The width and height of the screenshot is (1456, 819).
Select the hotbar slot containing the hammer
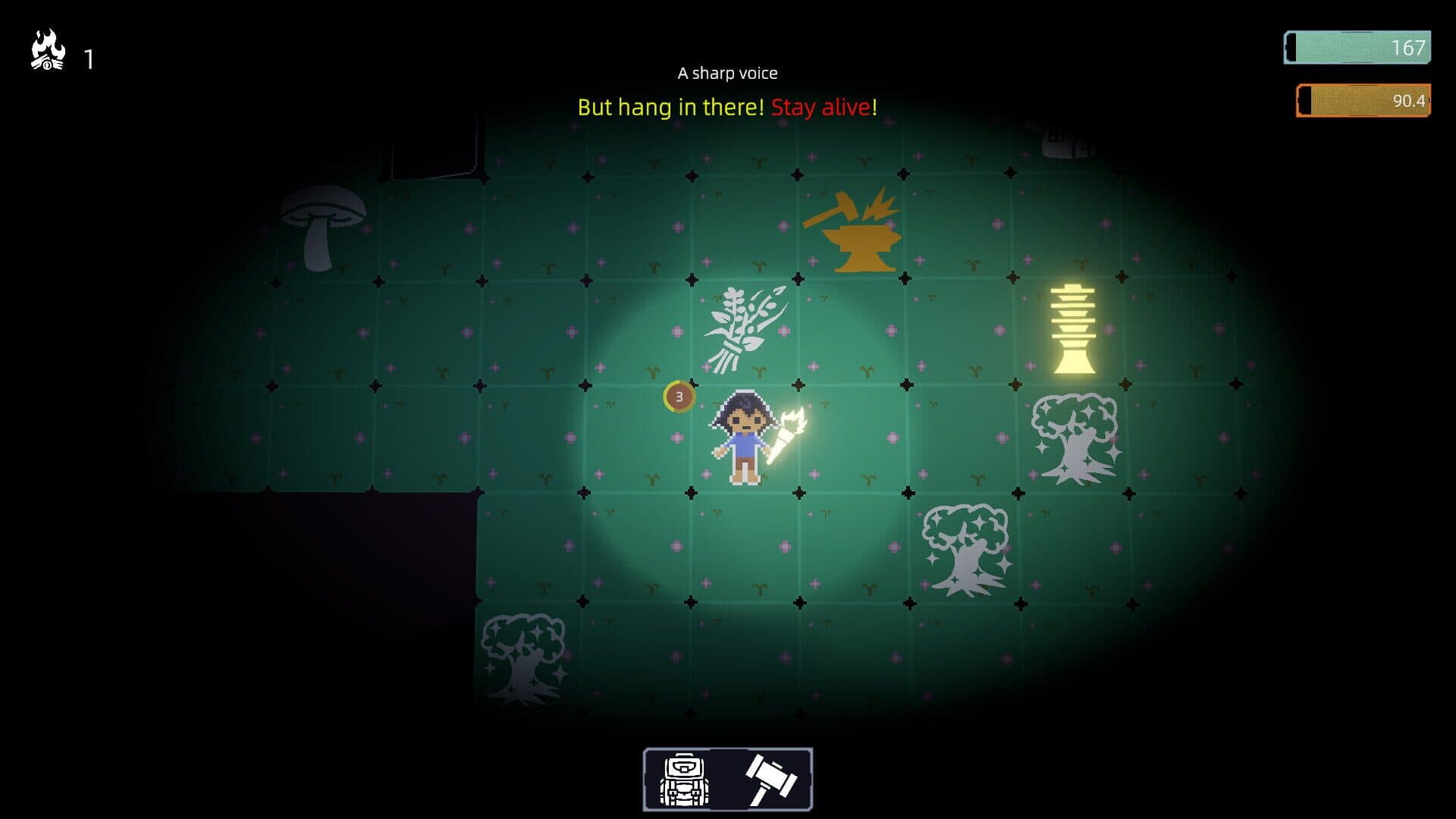coord(768,778)
